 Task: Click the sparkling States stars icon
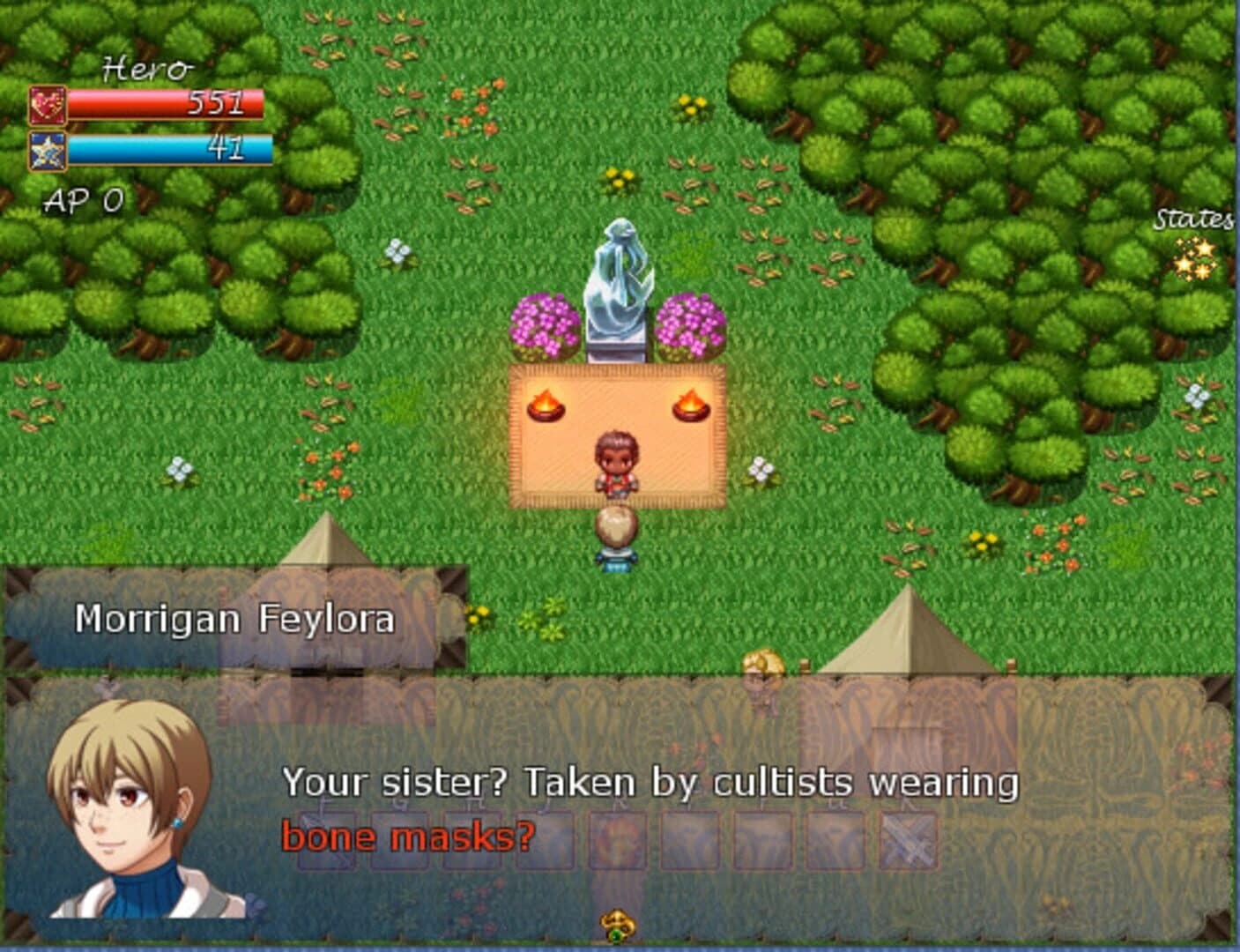[x=1195, y=260]
